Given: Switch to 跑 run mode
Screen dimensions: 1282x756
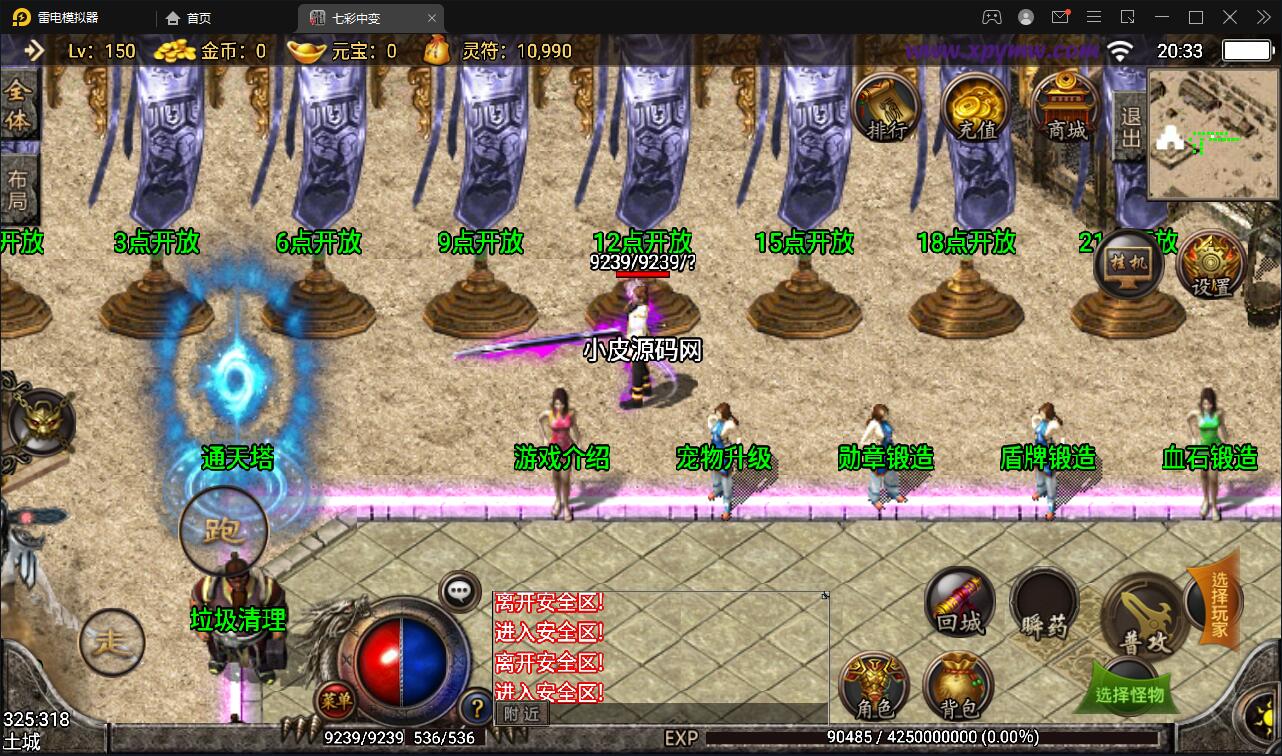Looking at the screenshot, I should click(223, 531).
